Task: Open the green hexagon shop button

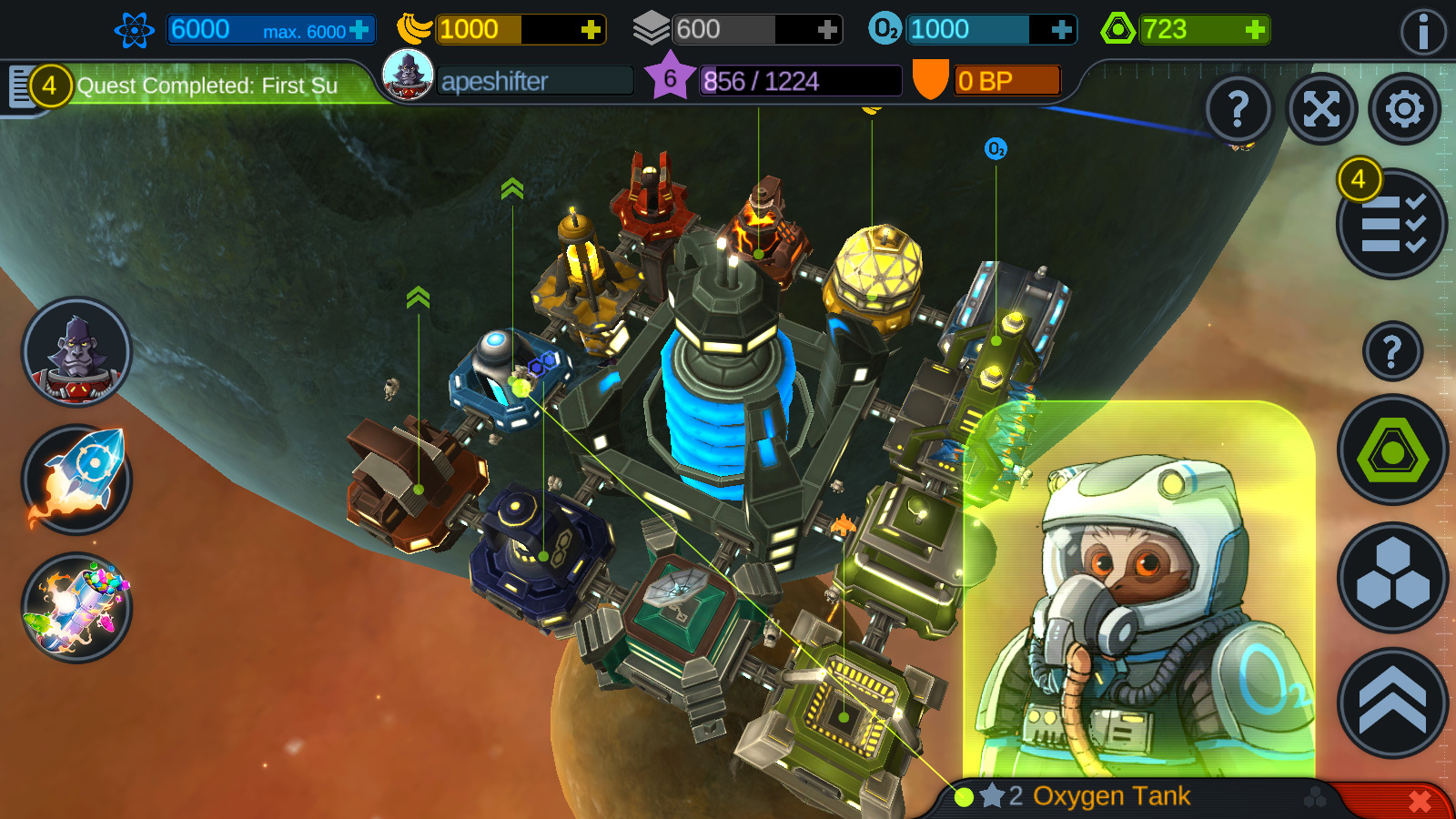Action: point(1392,450)
